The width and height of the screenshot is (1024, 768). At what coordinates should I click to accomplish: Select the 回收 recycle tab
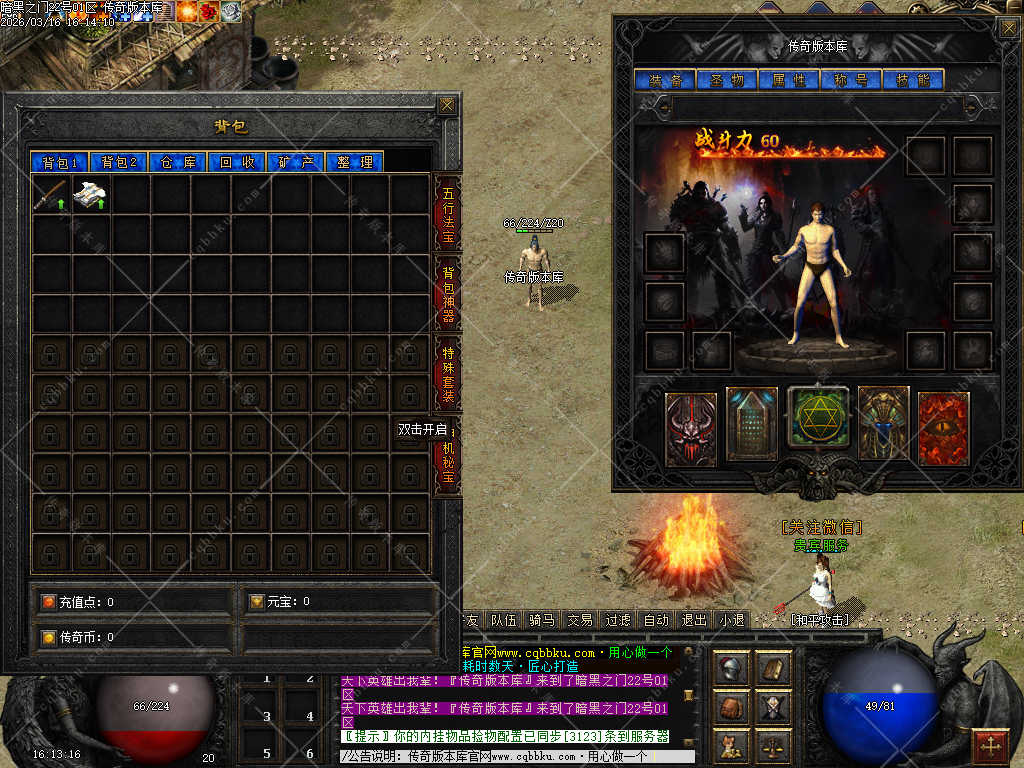pyautogui.click(x=237, y=162)
